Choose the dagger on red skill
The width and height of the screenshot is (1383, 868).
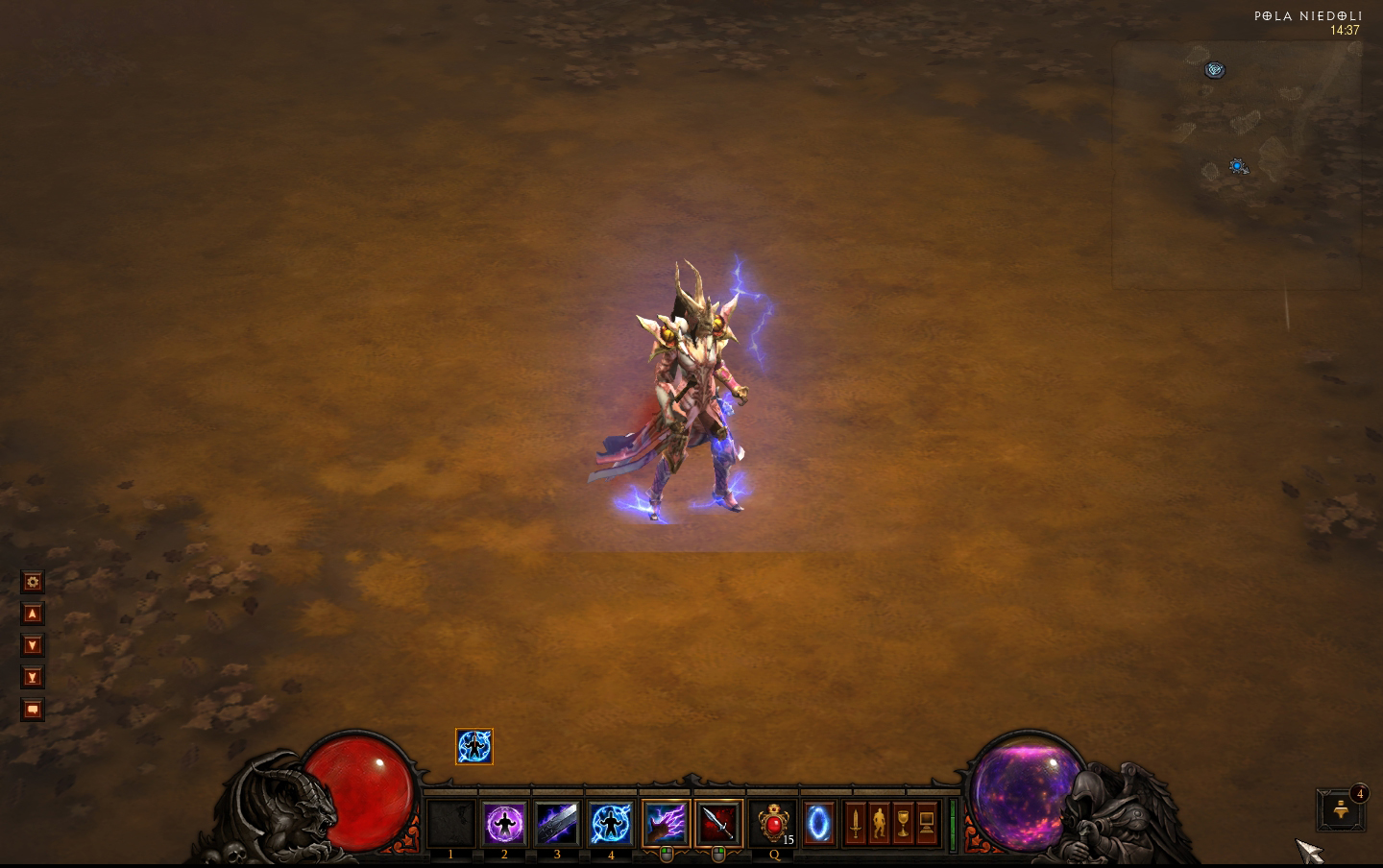pyautogui.click(x=718, y=824)
